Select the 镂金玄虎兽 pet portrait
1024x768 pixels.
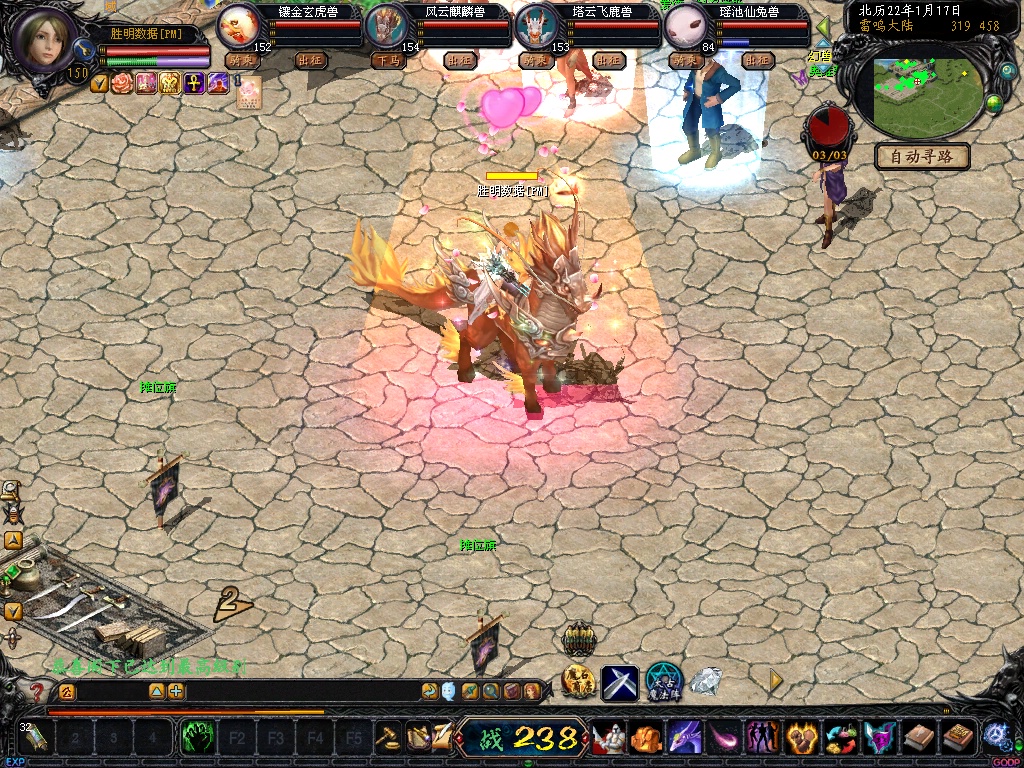pos(237,26)
